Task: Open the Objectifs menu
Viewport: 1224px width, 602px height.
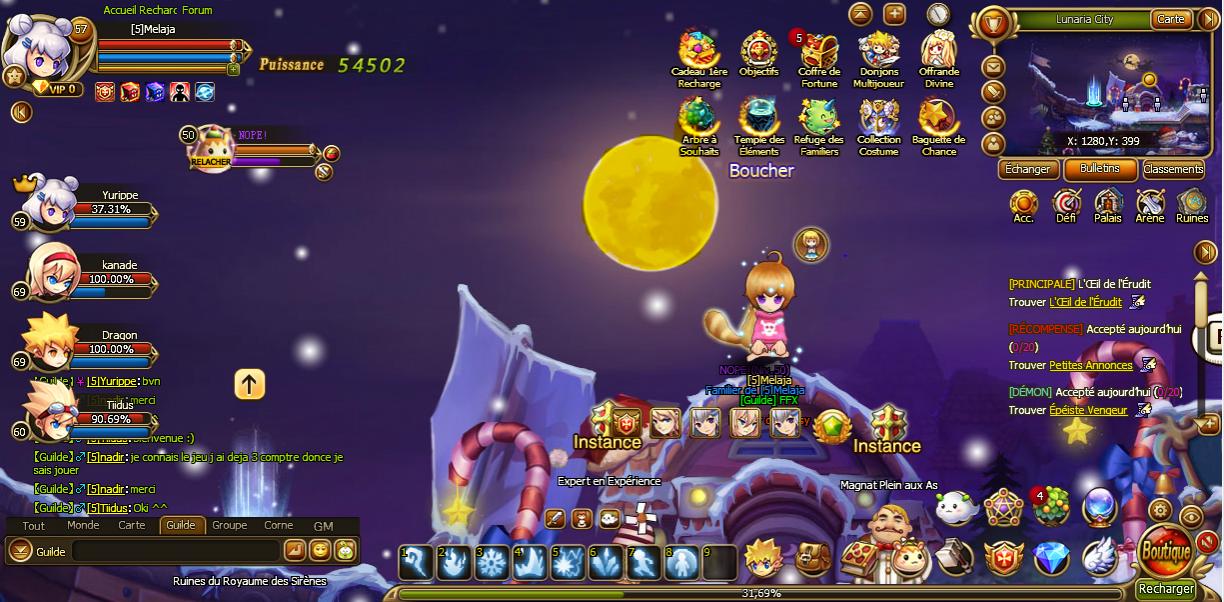Action: (x=759, y=52)
